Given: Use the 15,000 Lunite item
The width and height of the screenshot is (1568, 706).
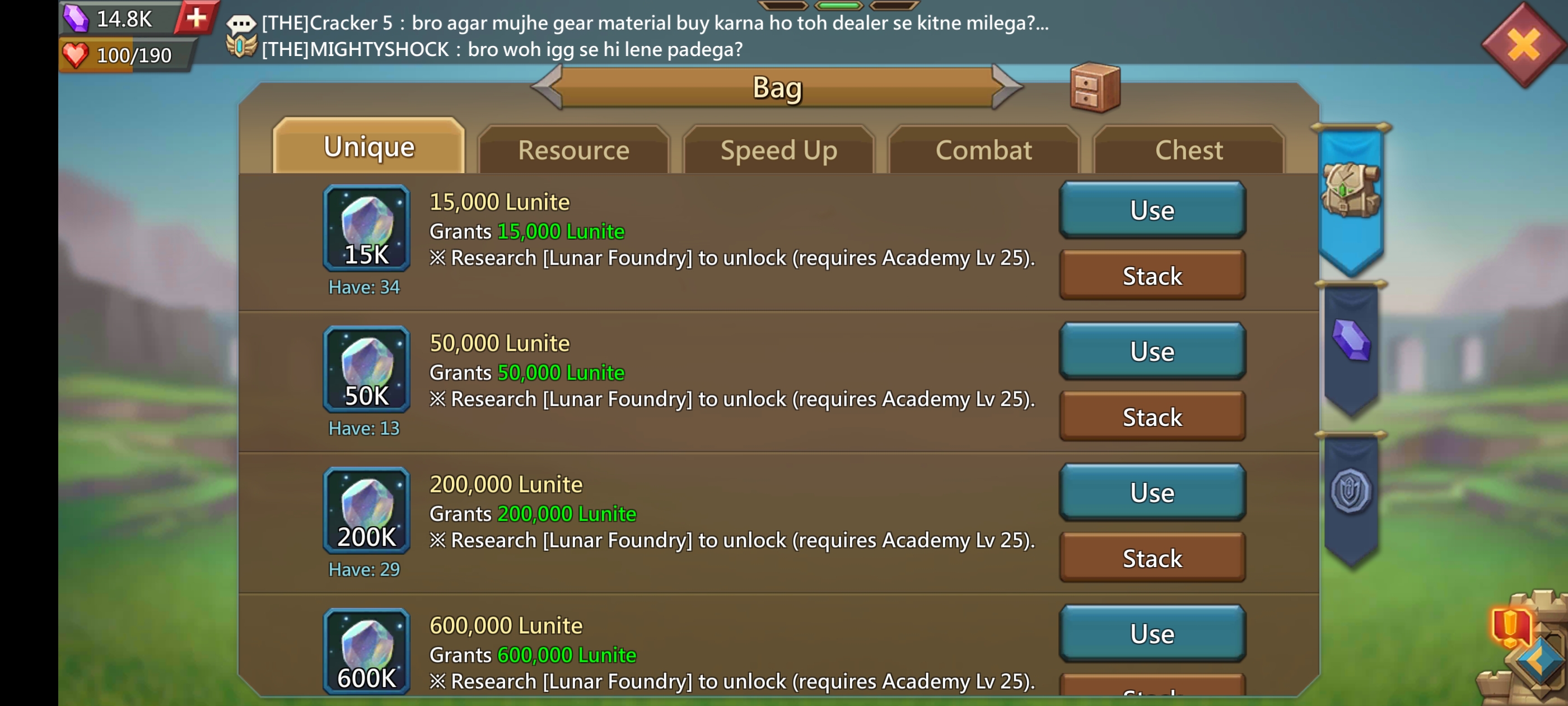Looking at the screenshot, I should tap(1152, 210).
